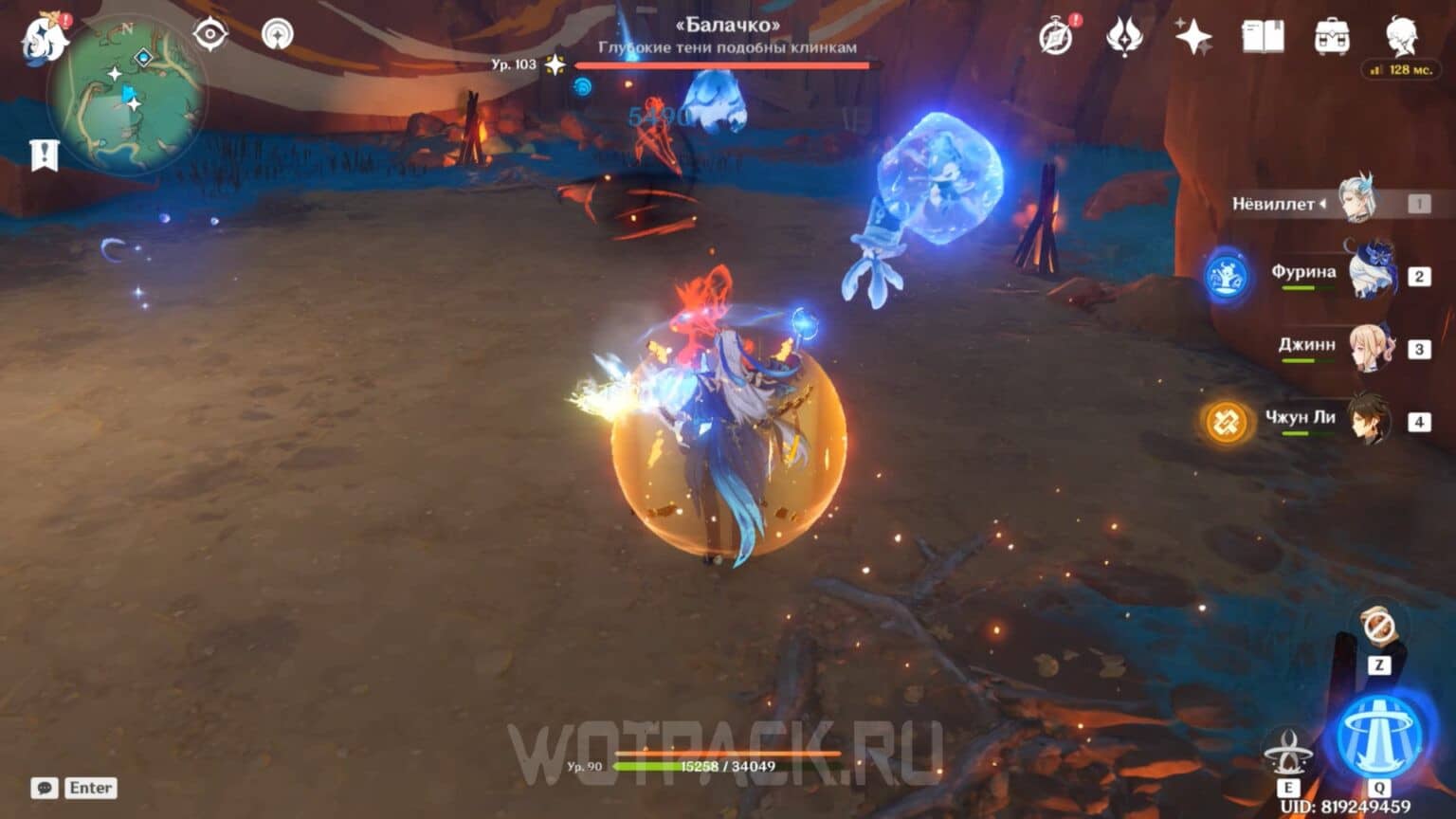Toggle the eye tracking icon beside minimap
This screenshot has width=1456, height=819.
[212, 31]
